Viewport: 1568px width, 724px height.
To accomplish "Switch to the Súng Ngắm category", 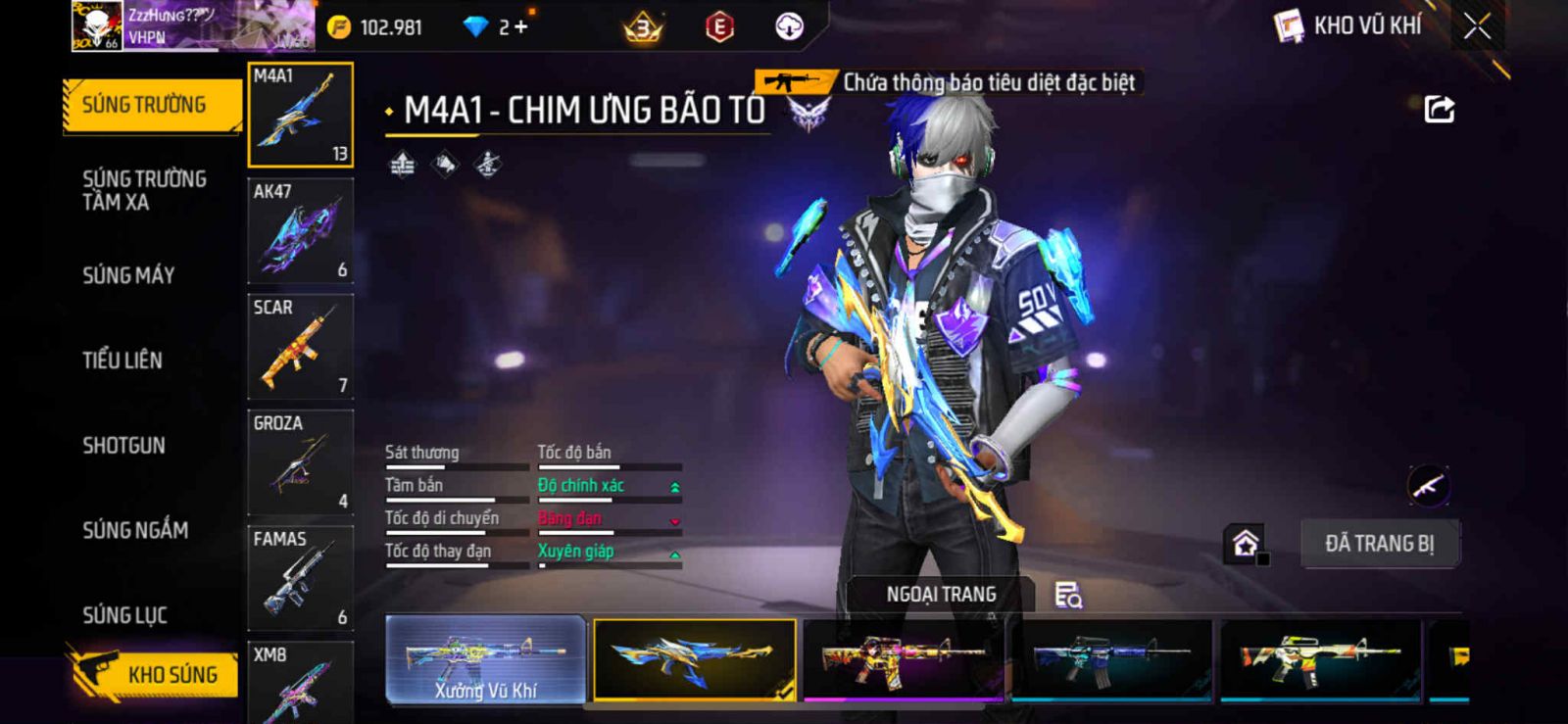I will click(135, 530).
